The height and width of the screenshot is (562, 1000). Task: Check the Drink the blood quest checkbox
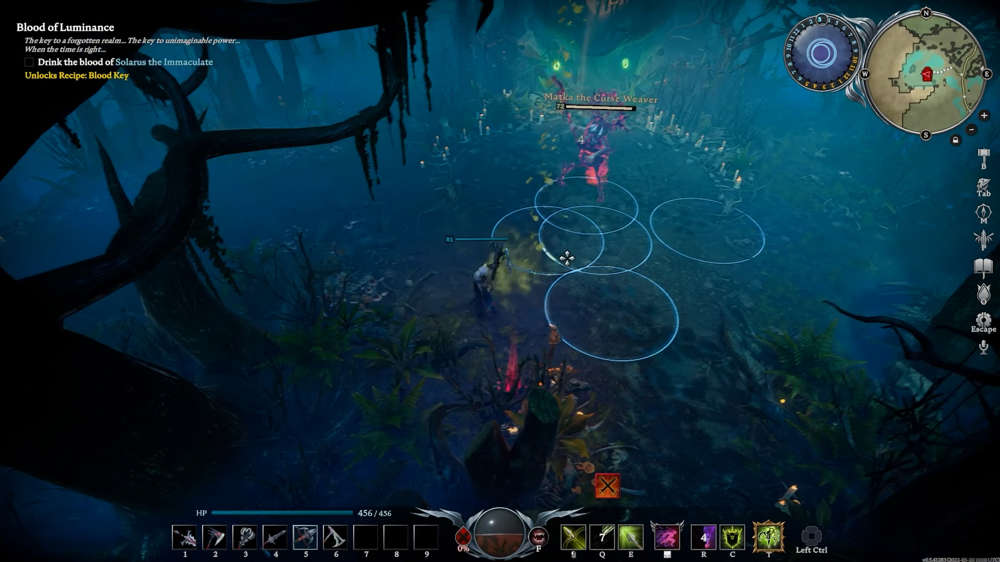30,62
